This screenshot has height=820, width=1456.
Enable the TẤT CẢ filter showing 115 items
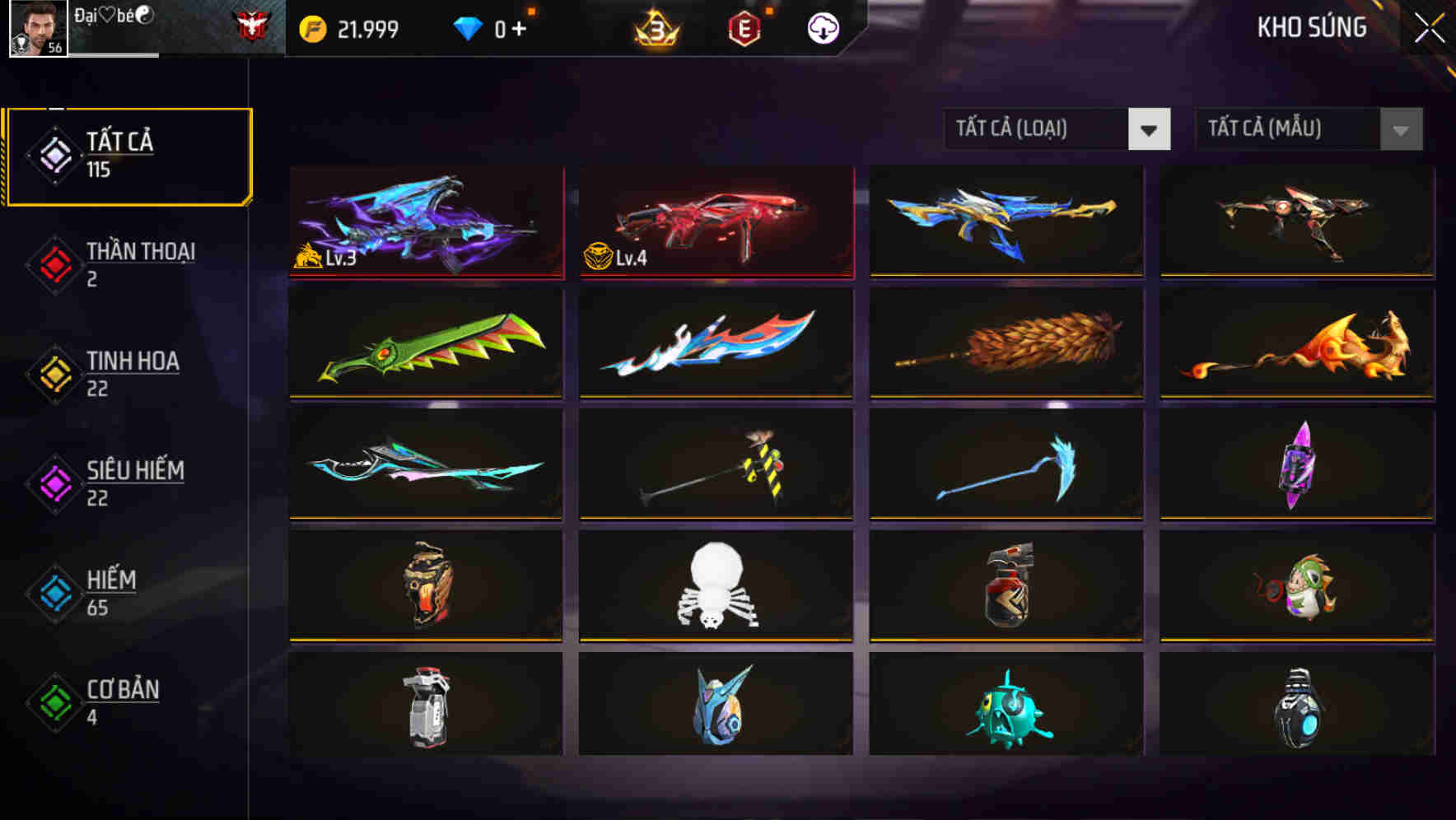(115, 155)
